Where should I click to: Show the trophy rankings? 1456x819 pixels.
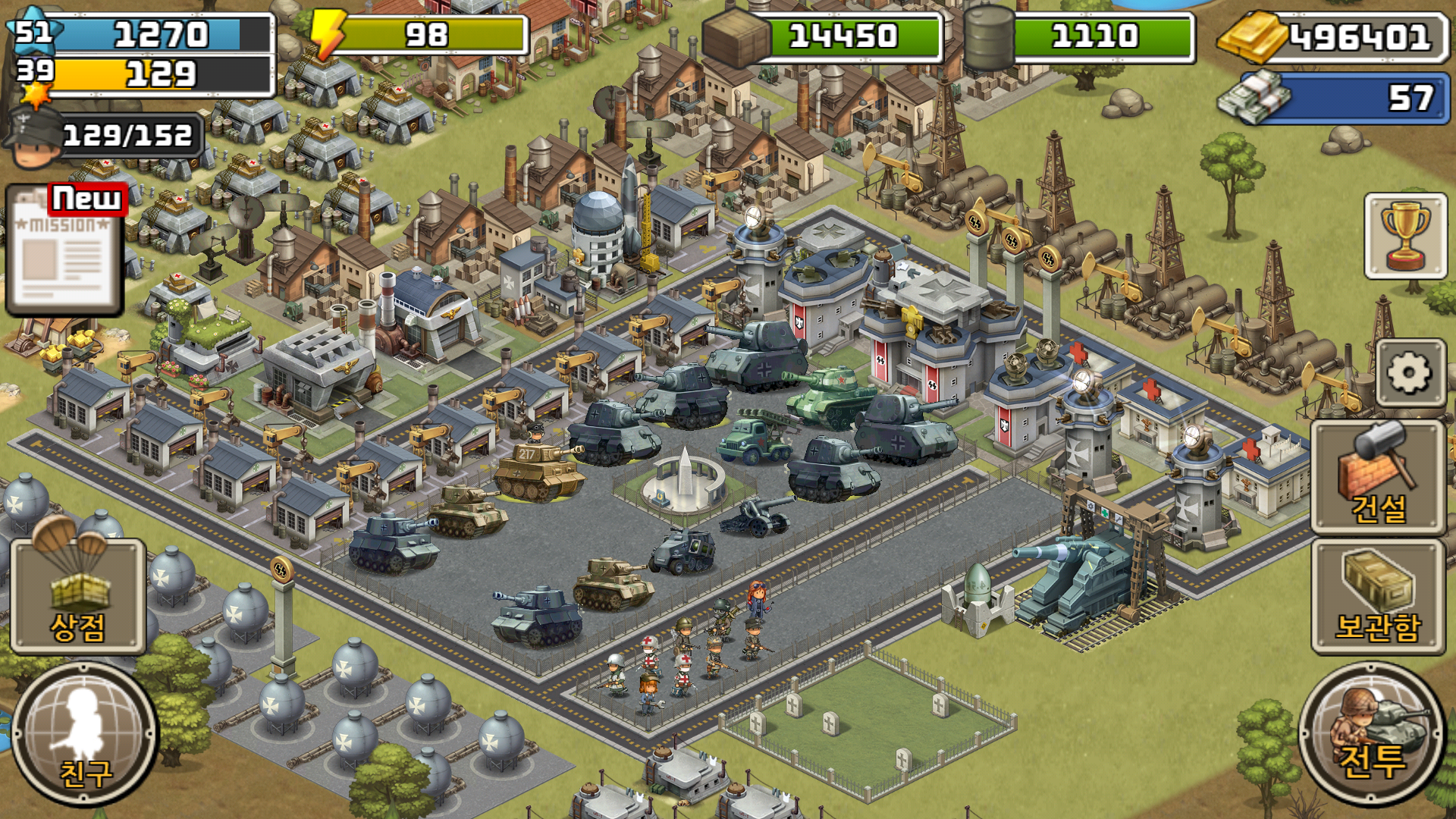[x=1405, y=236]
